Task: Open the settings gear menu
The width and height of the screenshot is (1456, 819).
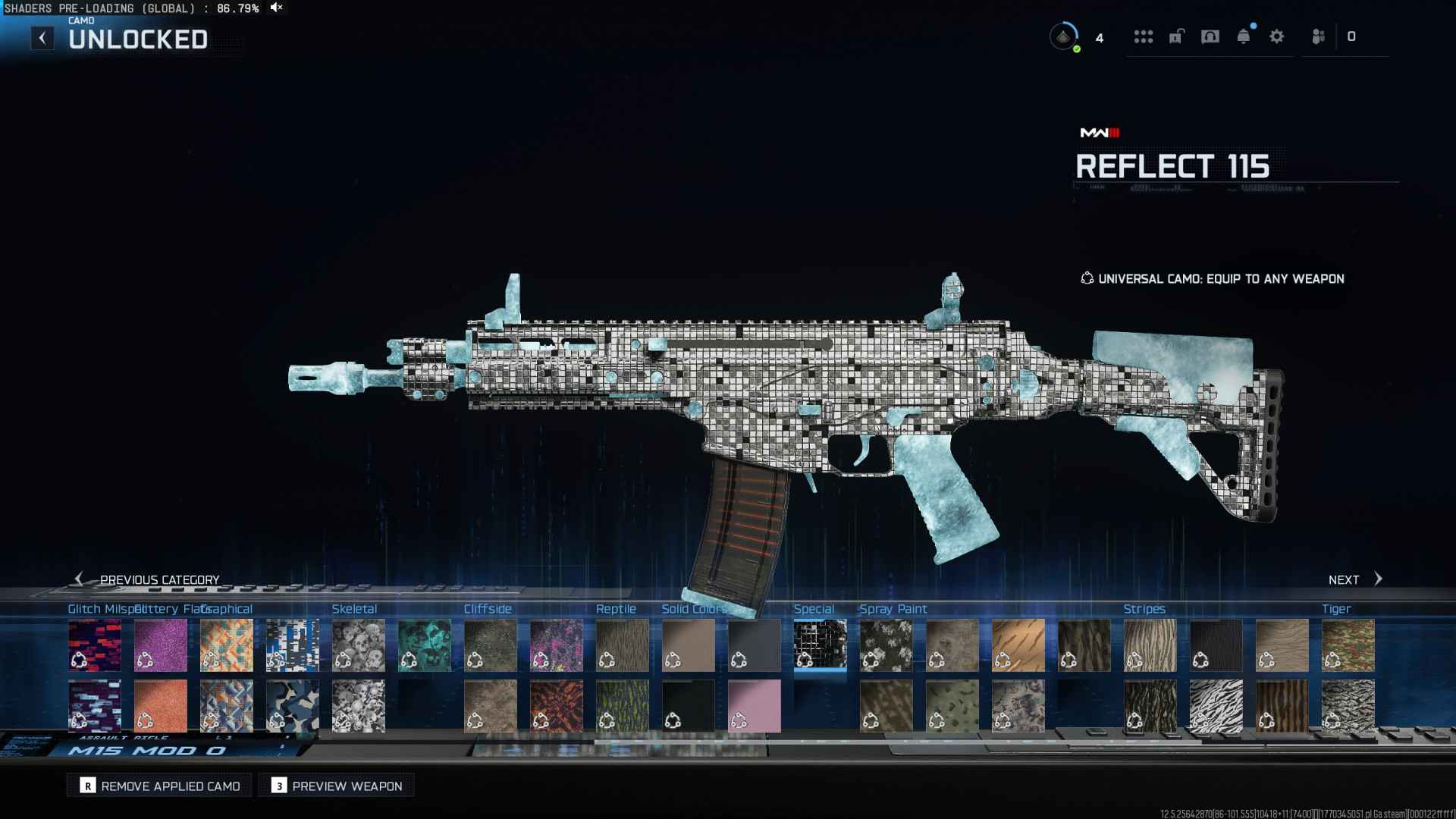Action: pos(1277,36)
